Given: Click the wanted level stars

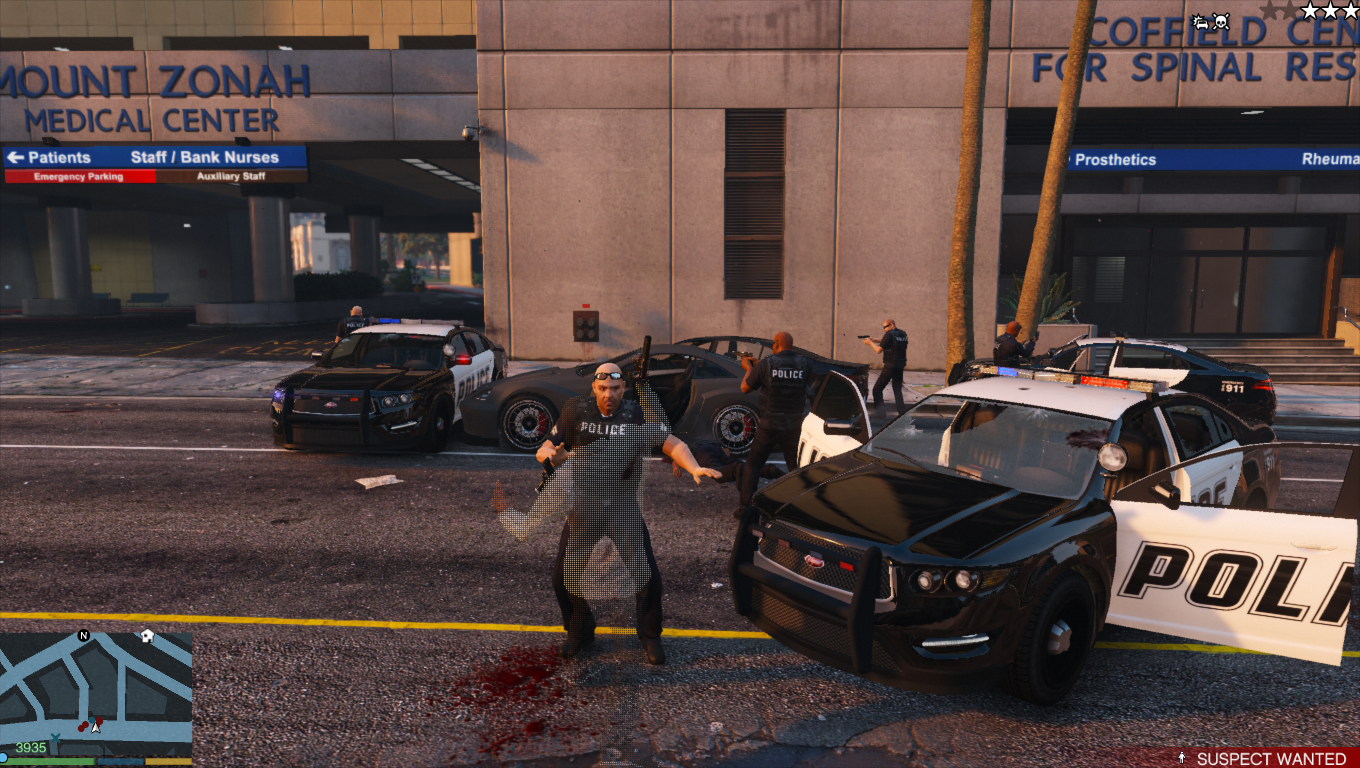Looking at the screenshot, I should tap(1329, 11).
